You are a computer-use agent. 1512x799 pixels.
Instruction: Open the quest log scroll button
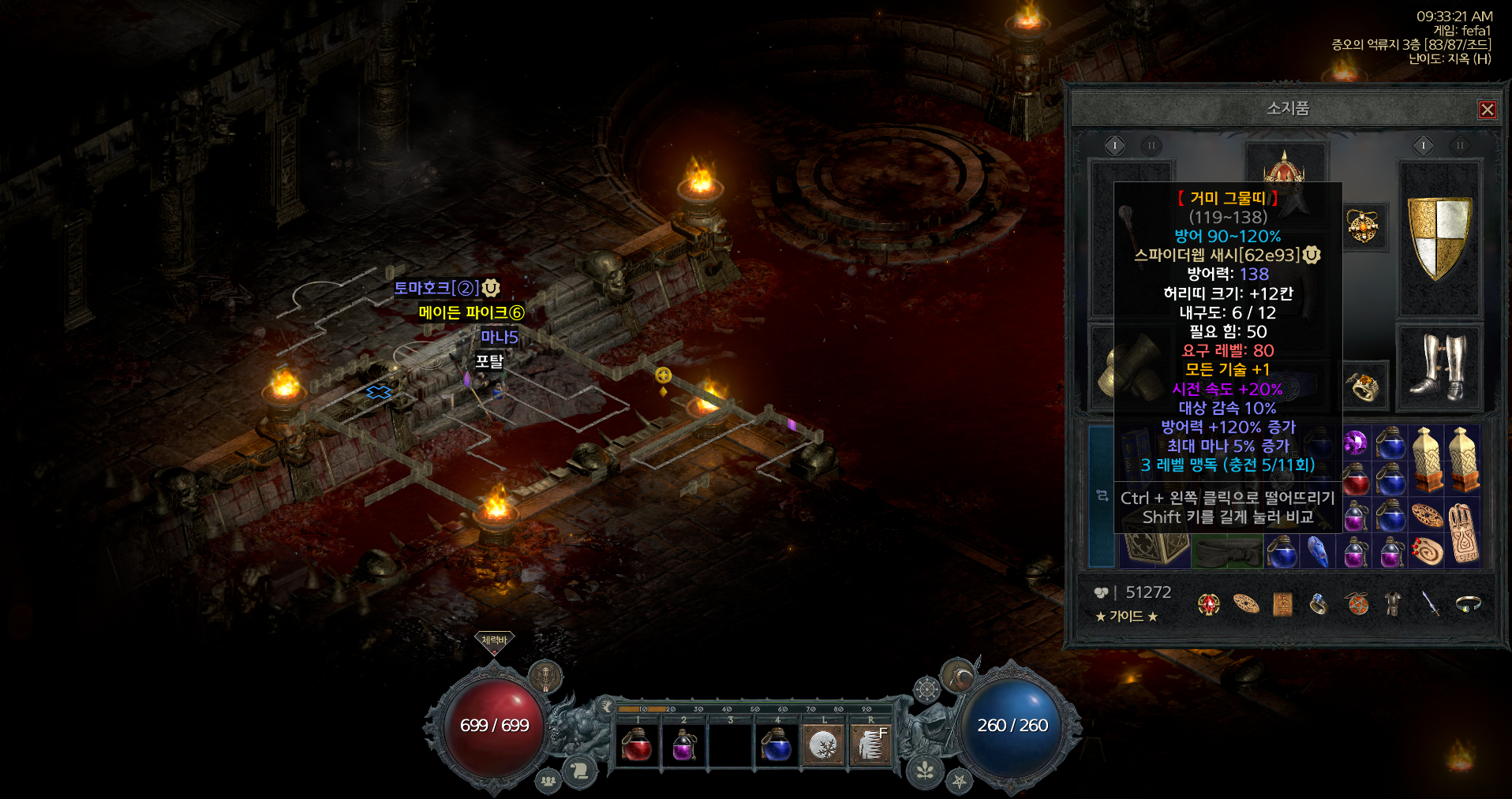tap(581, 770)
